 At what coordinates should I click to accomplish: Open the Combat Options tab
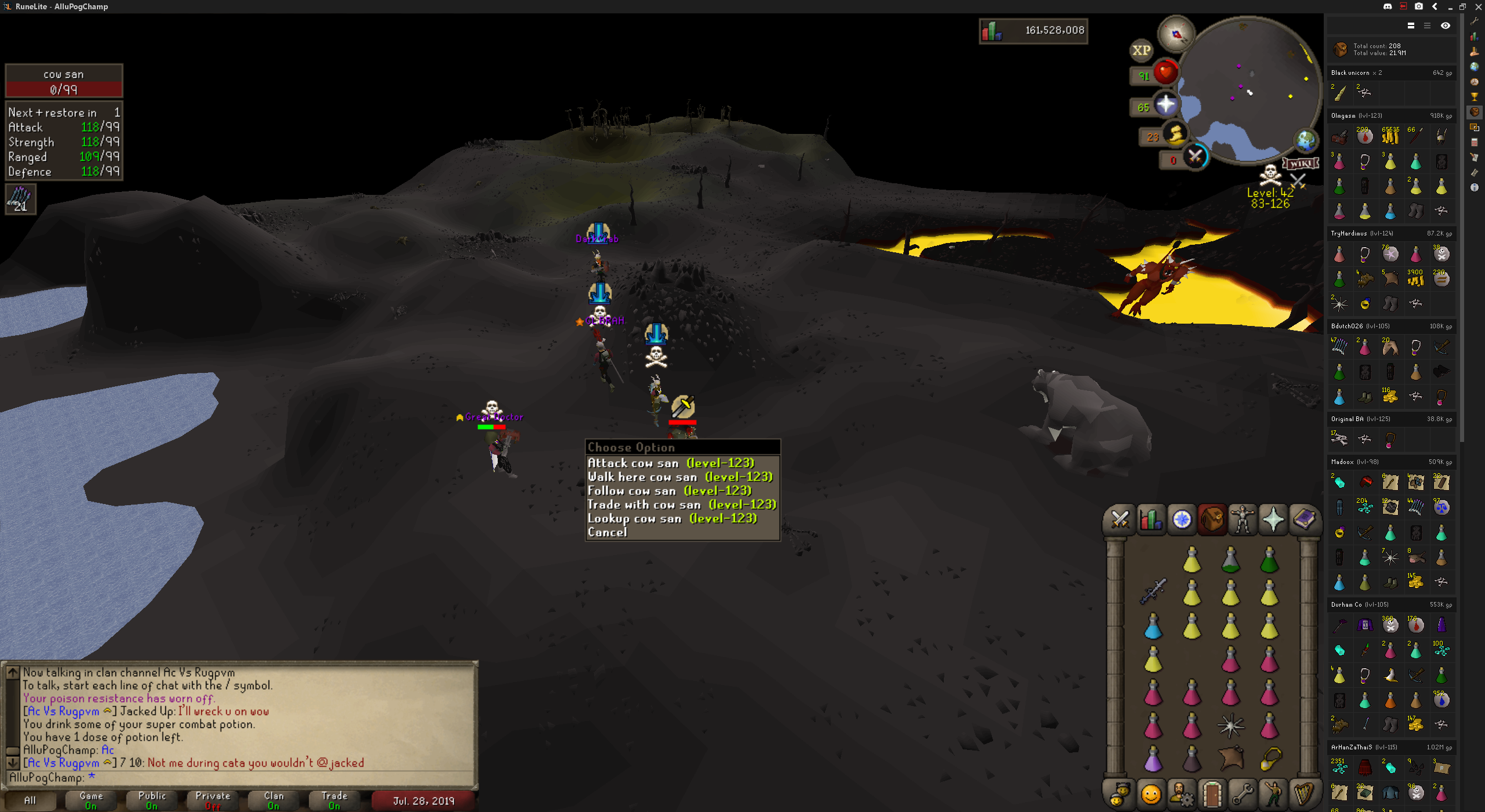(x=1120, y=519)
